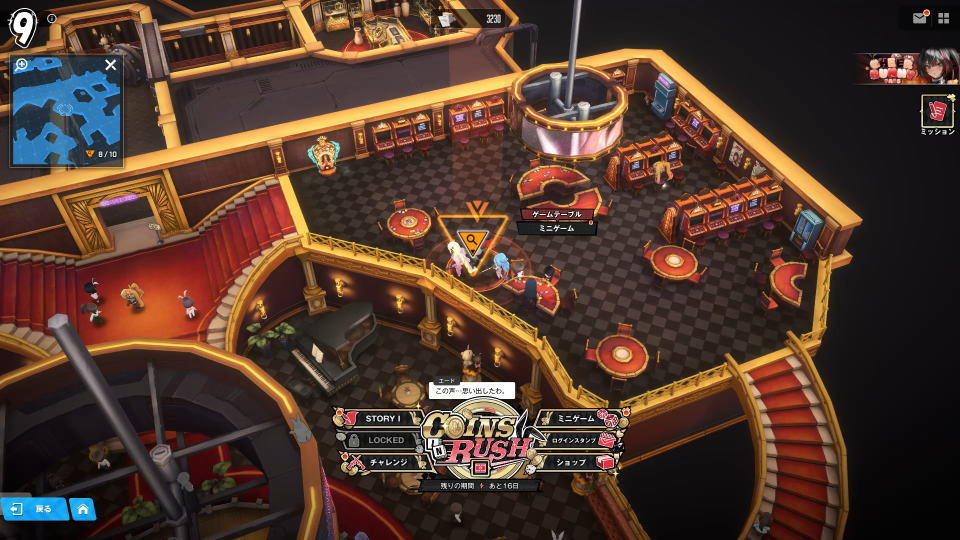The height and width of the screenshot is (540, 960).
Task: Go to the home screen via house icon
Action: point(83,509)
